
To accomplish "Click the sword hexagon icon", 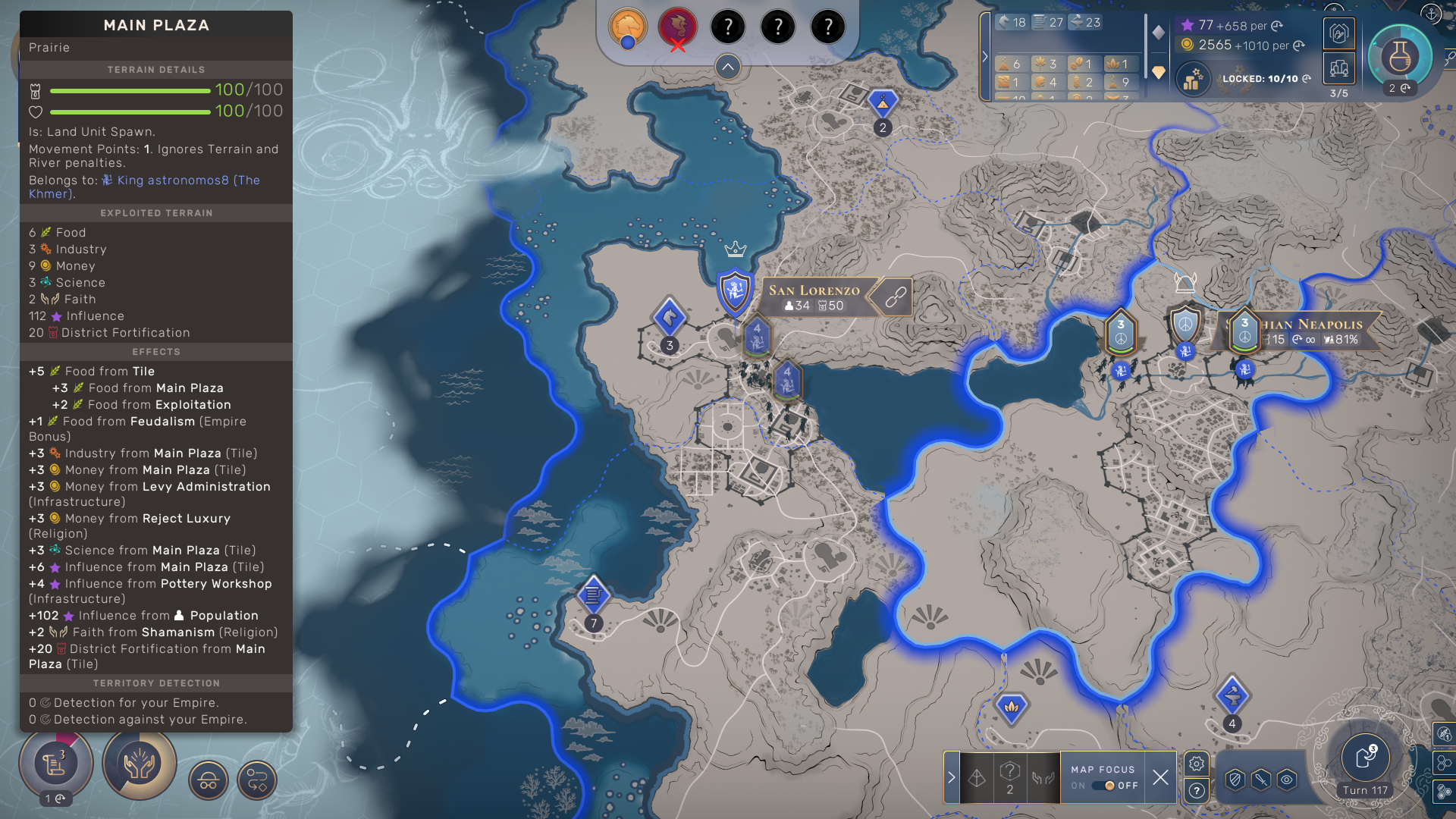I will point(1260,780).
